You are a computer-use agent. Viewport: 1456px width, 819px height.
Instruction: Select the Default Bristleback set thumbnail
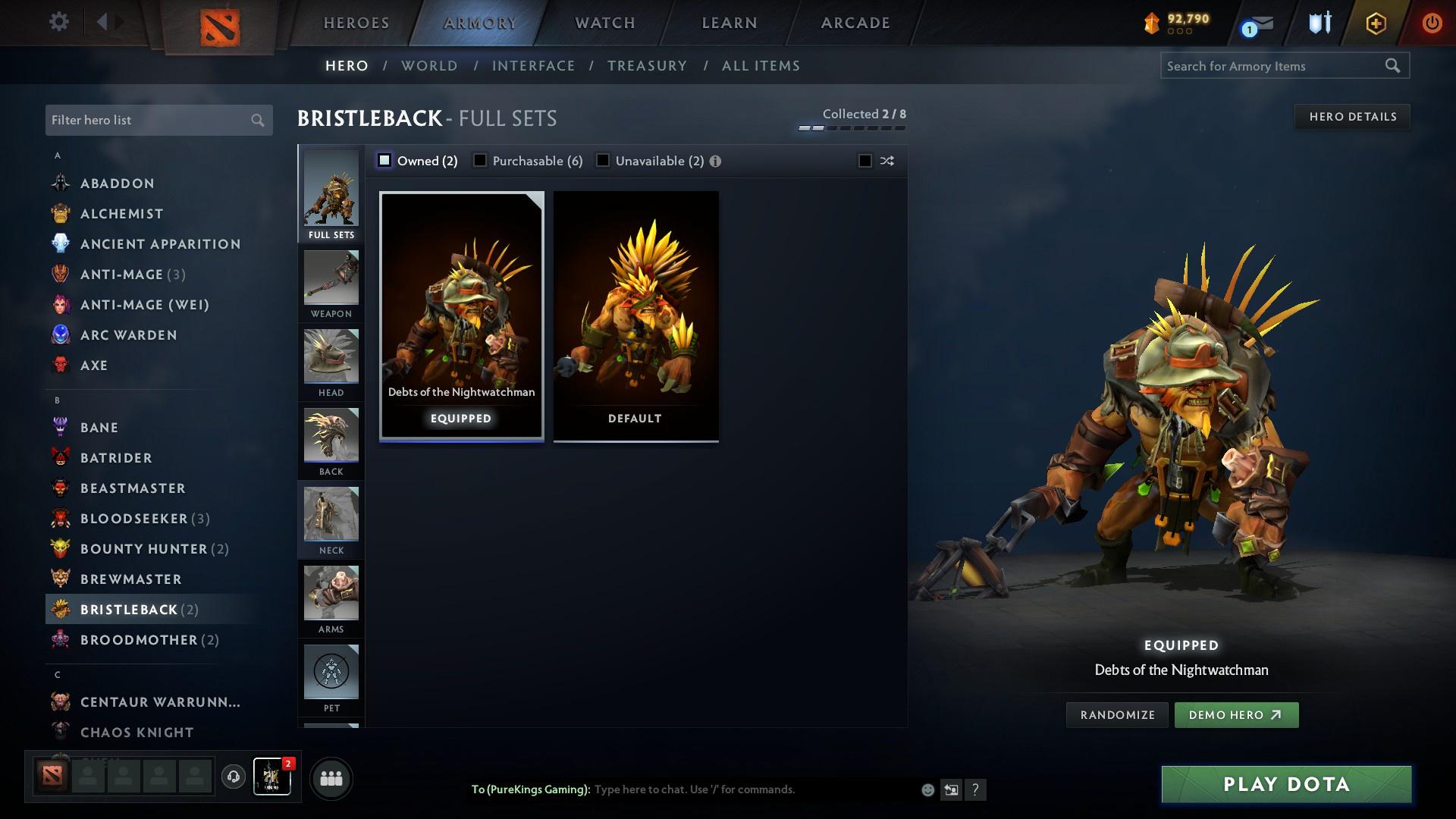click(x=635, y=314)
